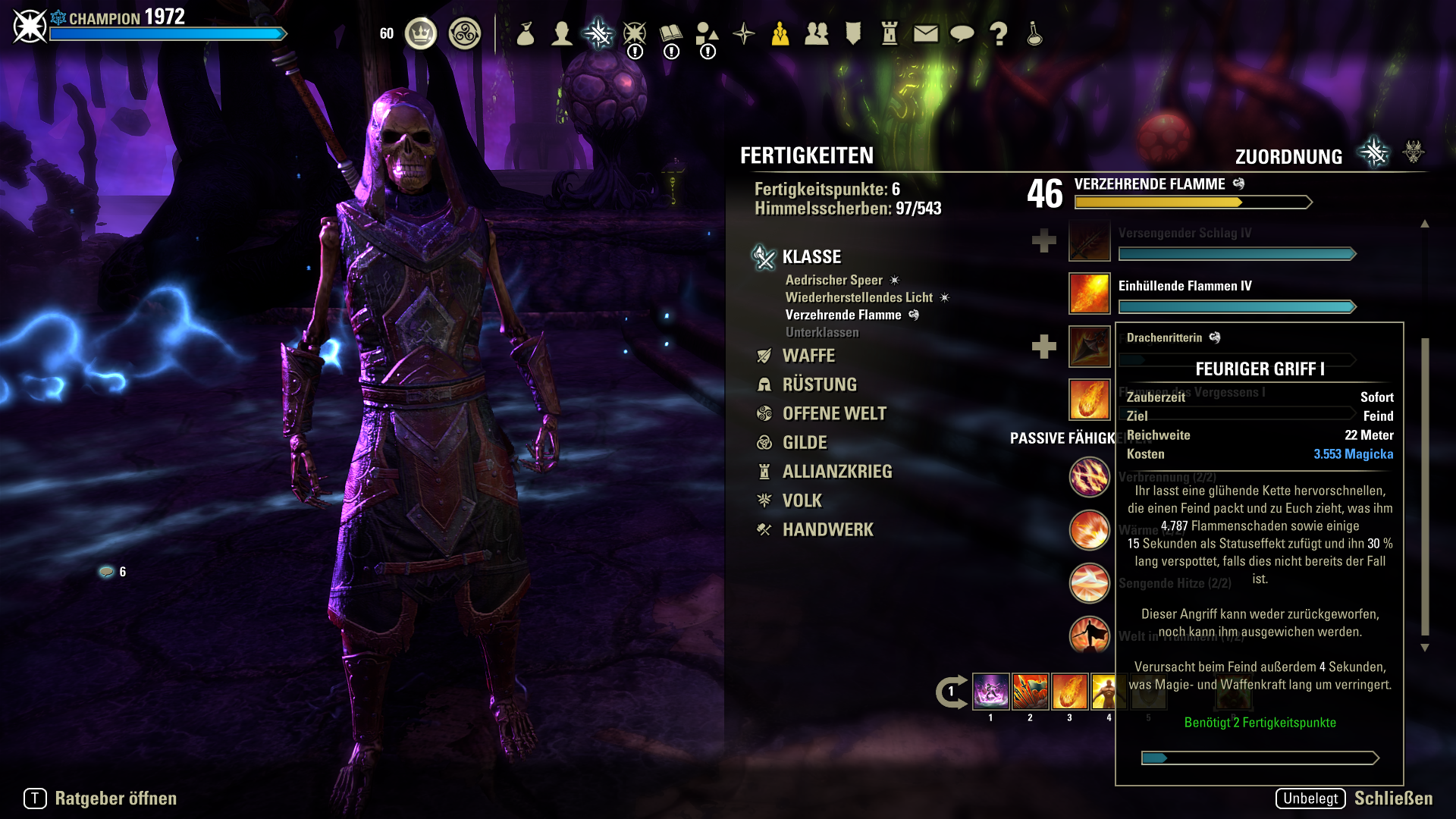Screen dimensions: 1456x819
Task: Select the OFFENE WELT category
Action: [833, 413]
